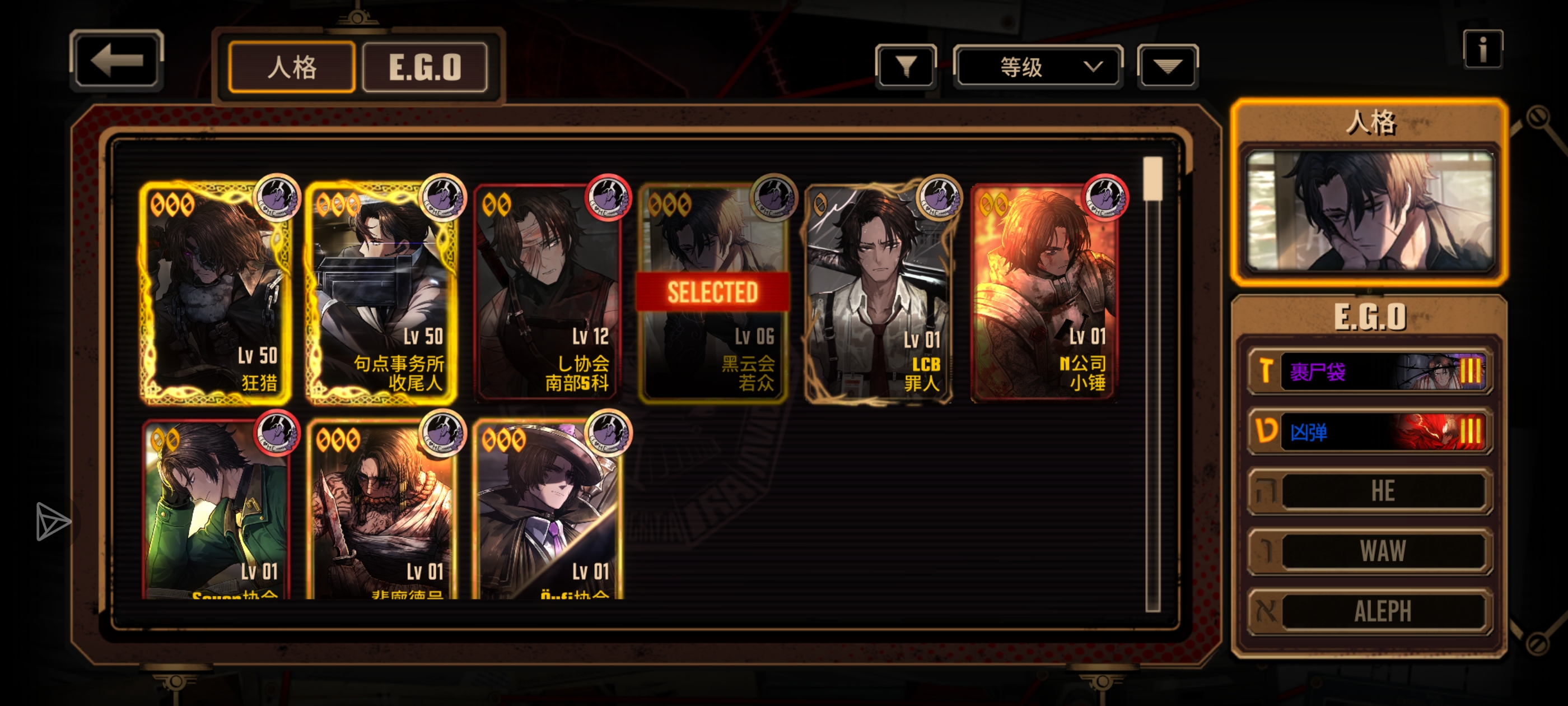Select the empty ALEPH E.G.O slot
The width and height of the screenshot is (1568, 706).
1369,611
